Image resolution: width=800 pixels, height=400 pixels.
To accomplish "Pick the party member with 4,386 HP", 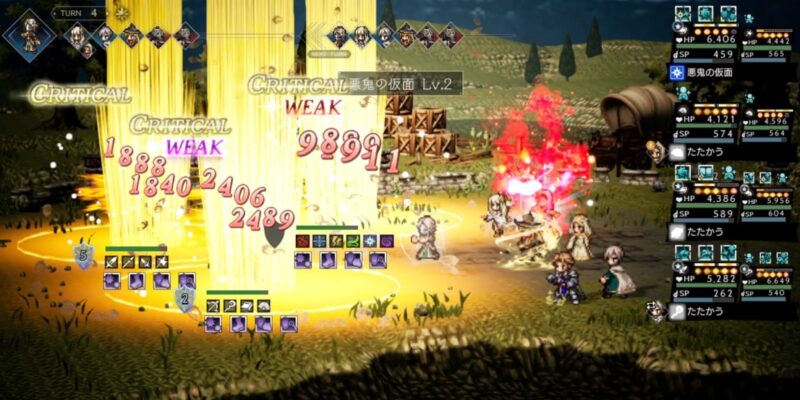I will pyautogui.click(x=706, y=197).
